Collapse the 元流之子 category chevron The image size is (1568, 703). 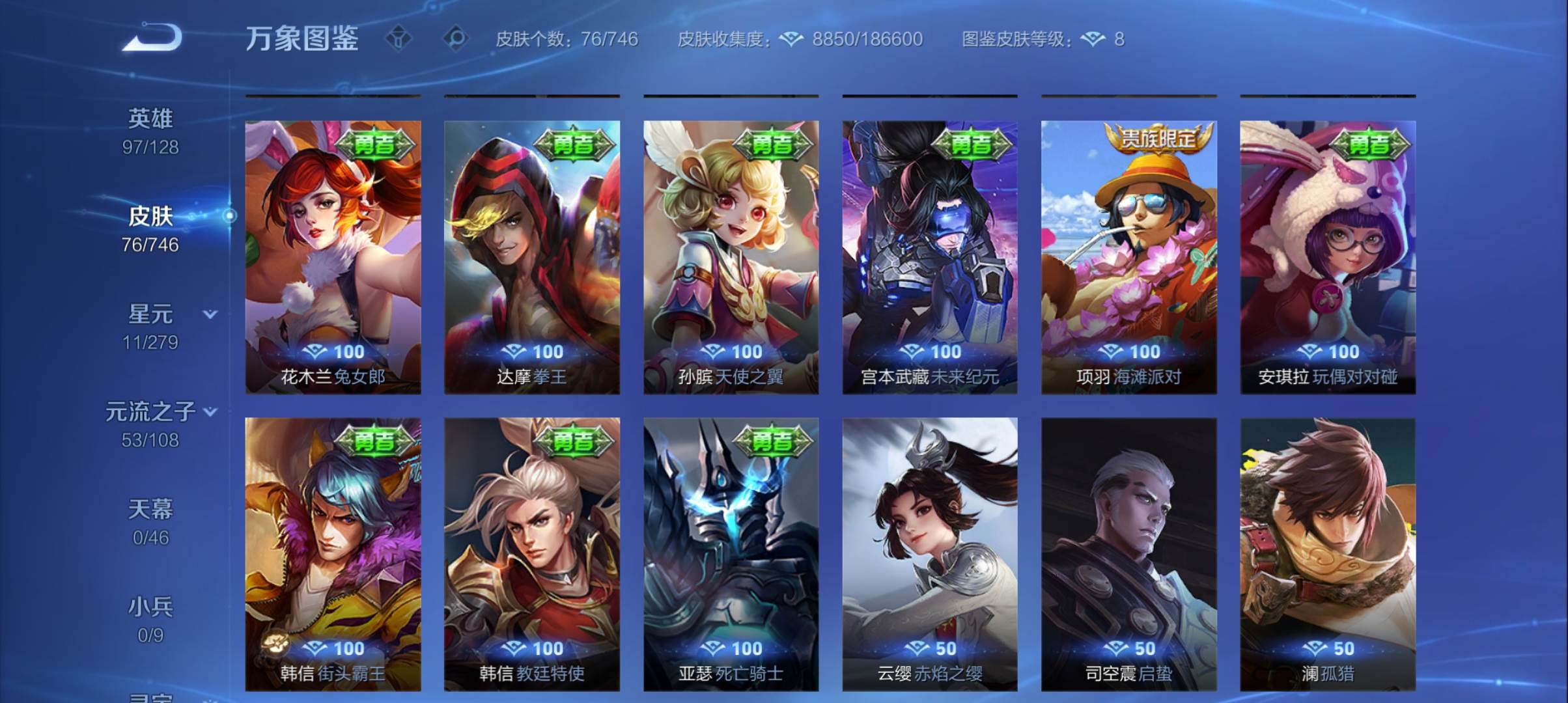click(x=209, y=411)
